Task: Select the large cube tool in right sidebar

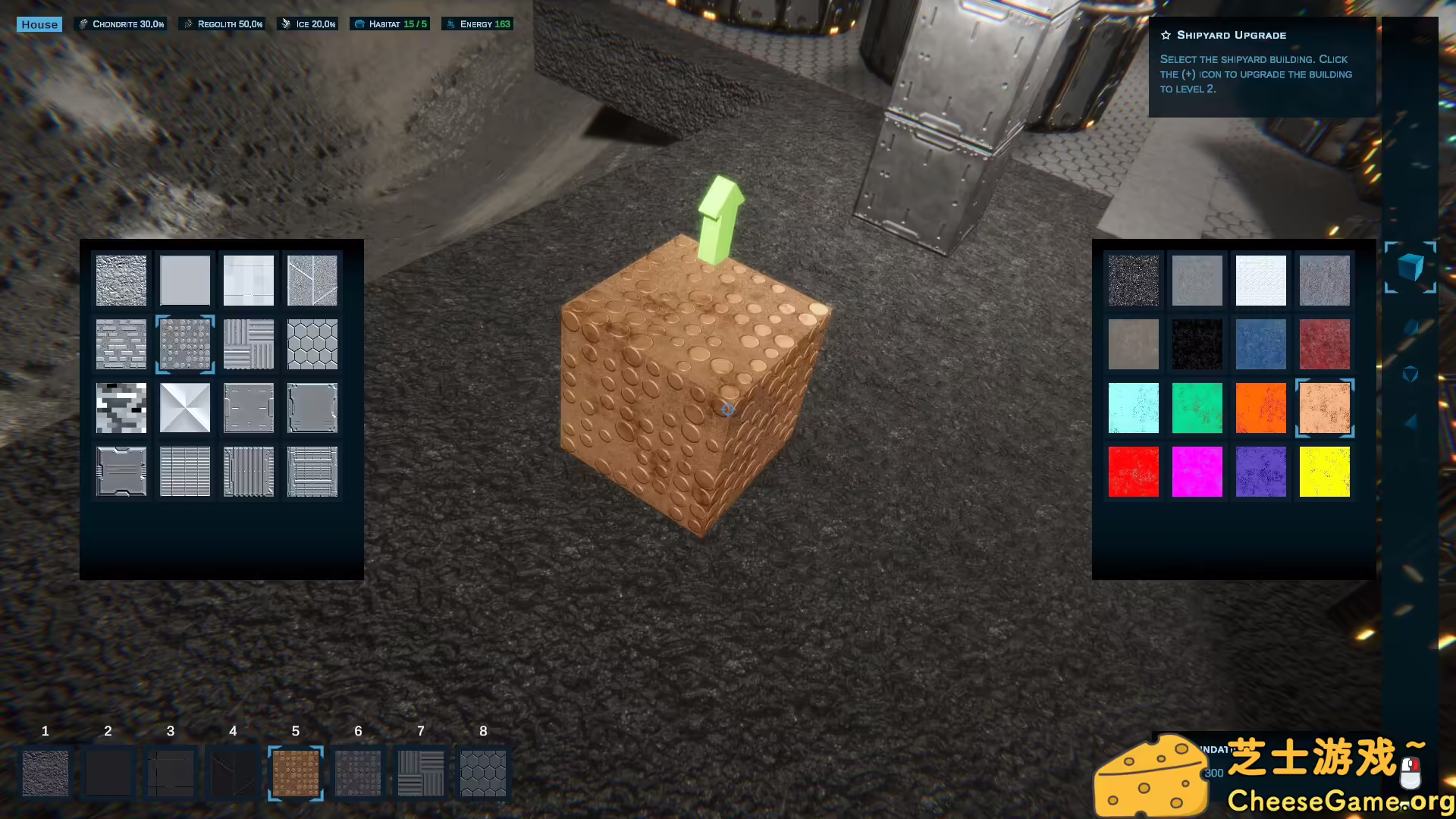Action: [1410, 268]
